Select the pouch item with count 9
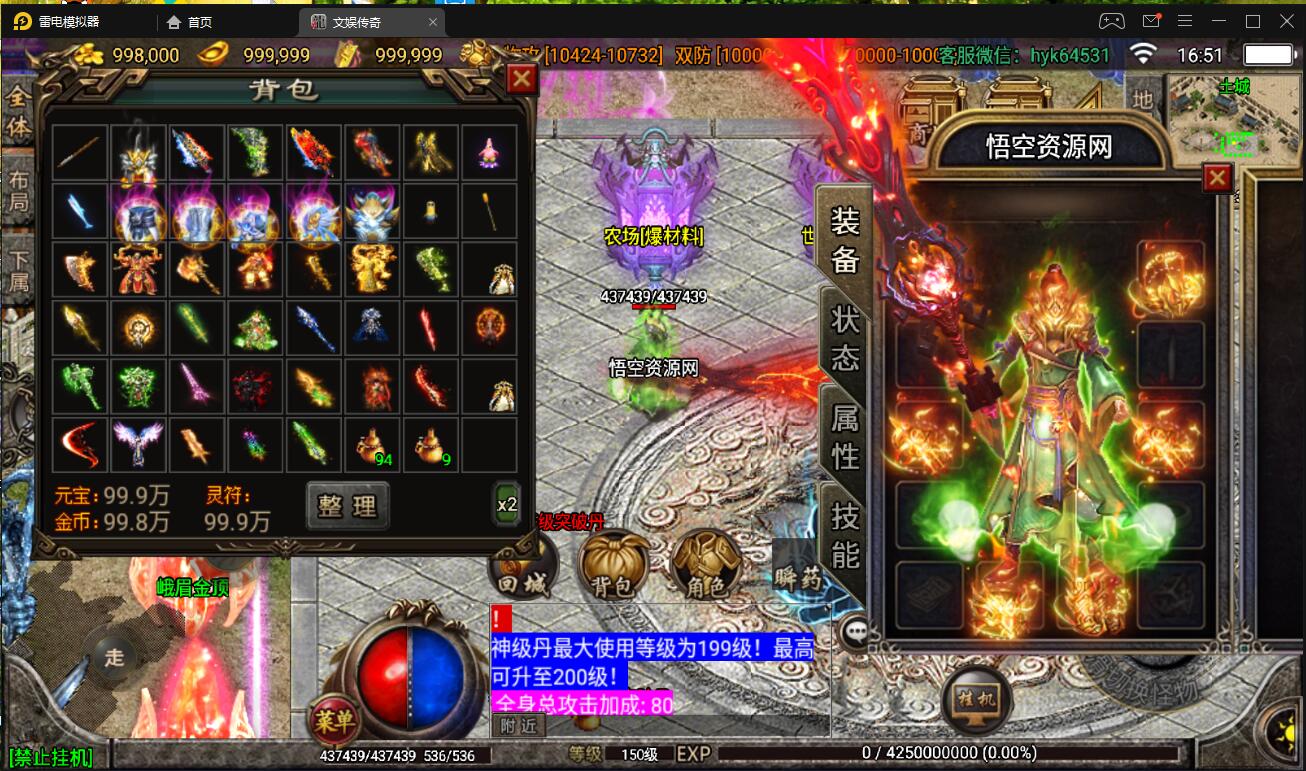The image size is (1306, 771). tap(431, 445)
